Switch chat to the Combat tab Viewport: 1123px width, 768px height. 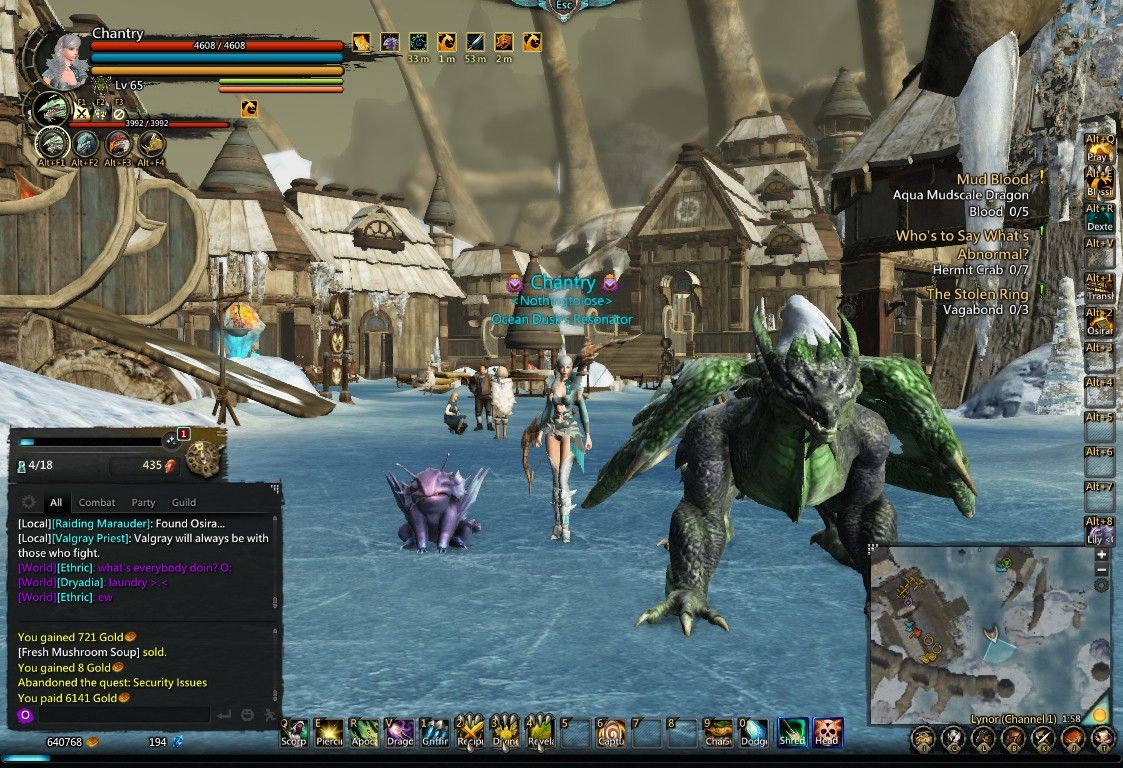point(97,503)
